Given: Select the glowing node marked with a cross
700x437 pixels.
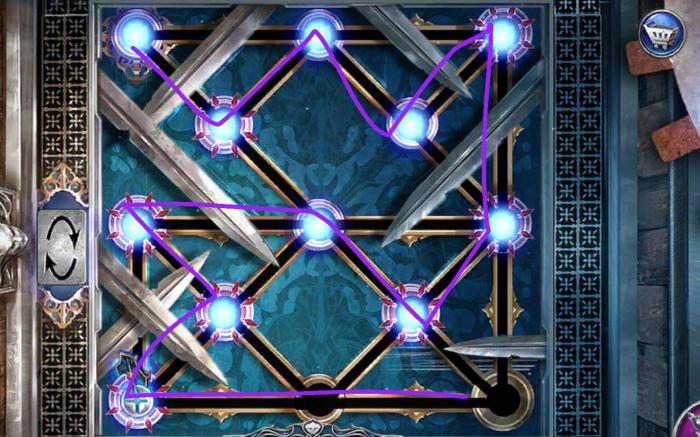Looking at the screenshot, I should [x=132, y=399].
